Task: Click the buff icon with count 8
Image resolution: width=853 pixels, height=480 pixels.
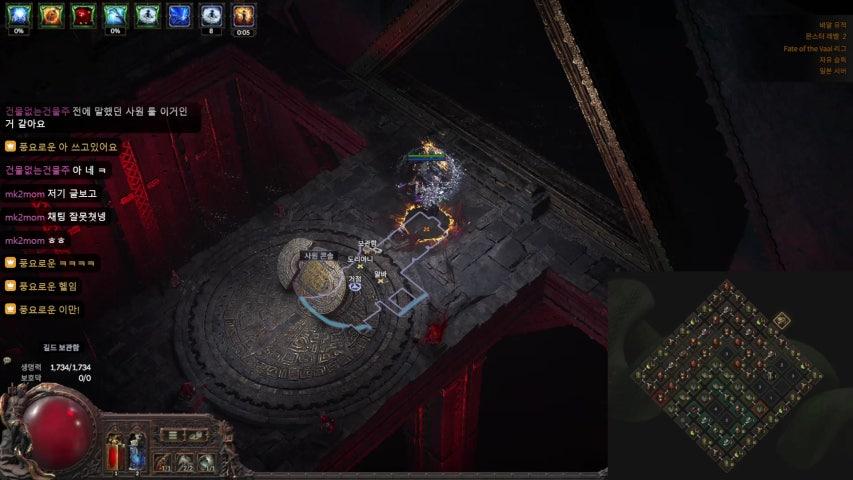Action: click(212, 15)
